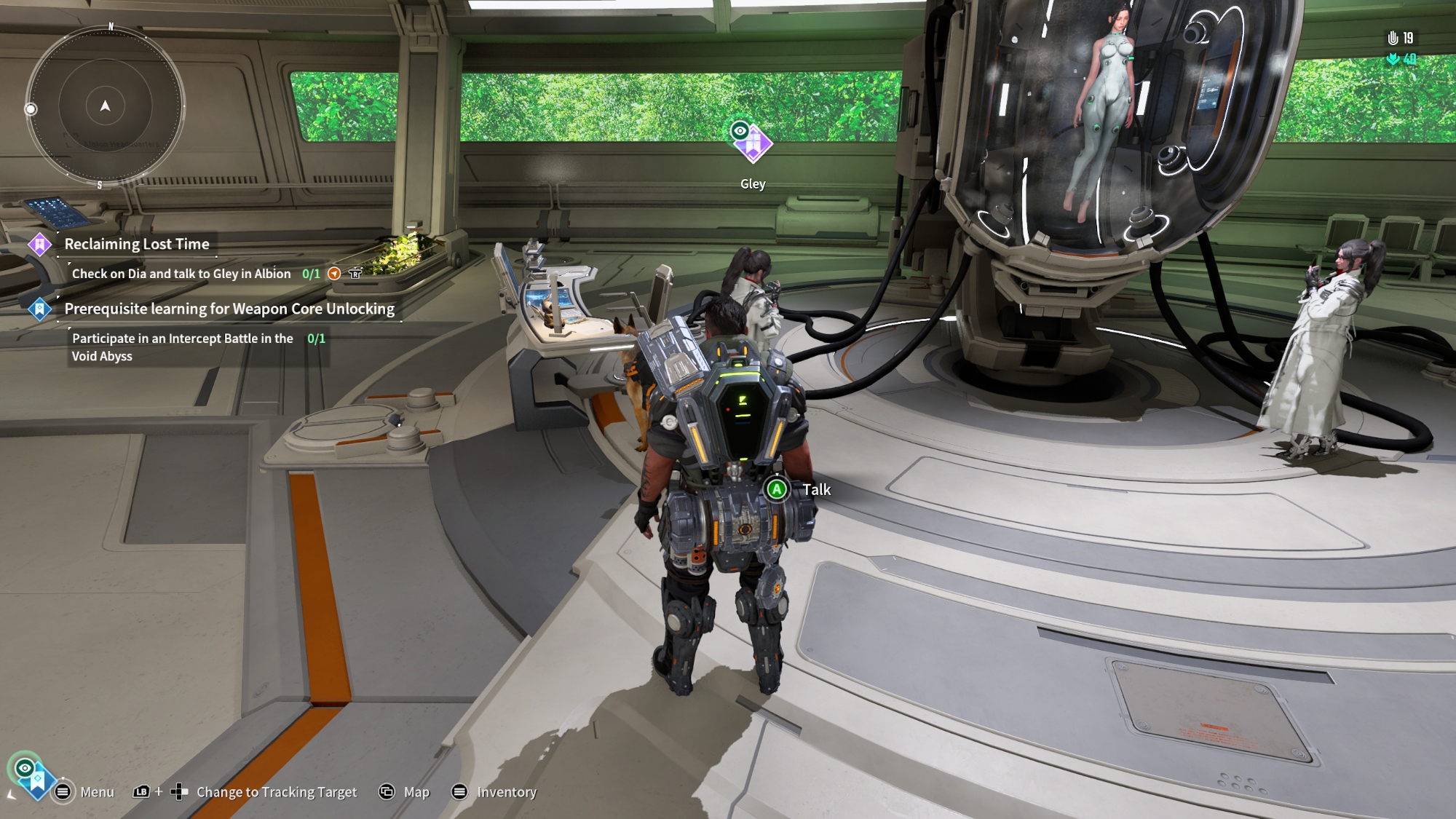Click the circular minimap compass
Screen dimensions: 1456x819
click(106, 107)
